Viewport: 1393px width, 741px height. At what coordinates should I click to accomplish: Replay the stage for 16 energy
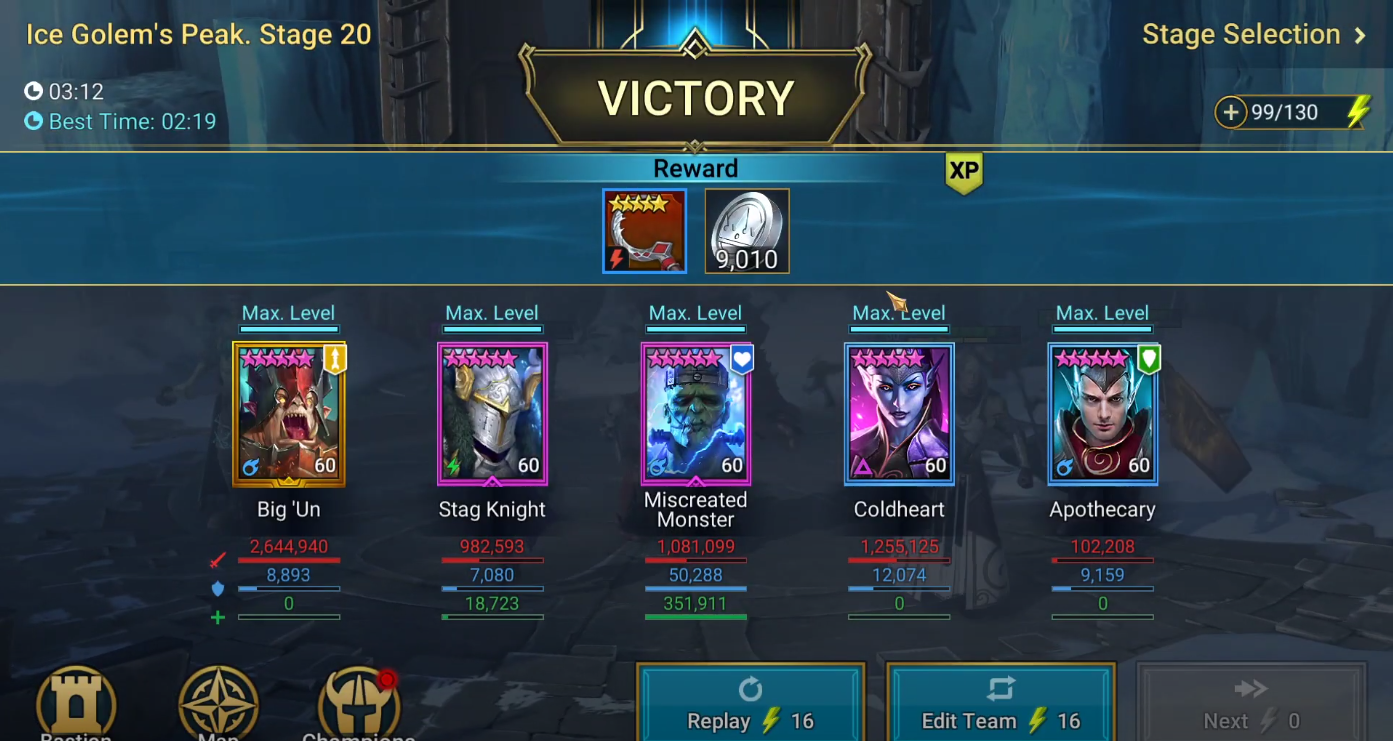(x=750, y=705)
